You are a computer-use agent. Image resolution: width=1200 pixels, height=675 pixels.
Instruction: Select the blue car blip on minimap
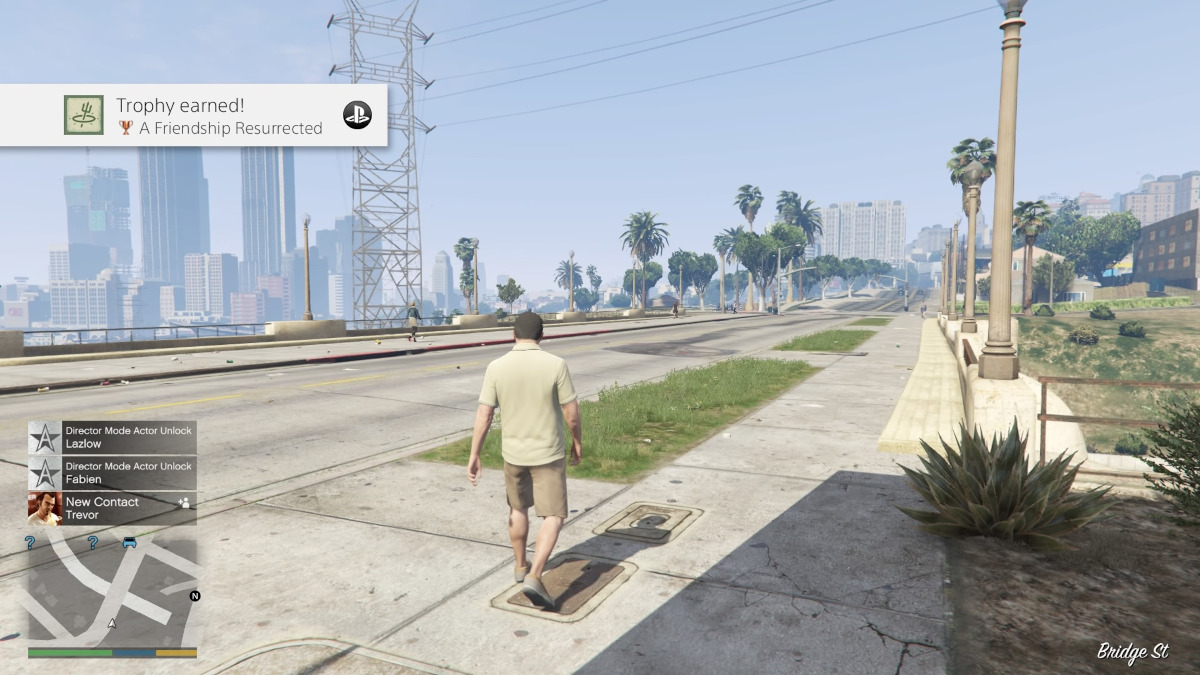tap(130, 543)
